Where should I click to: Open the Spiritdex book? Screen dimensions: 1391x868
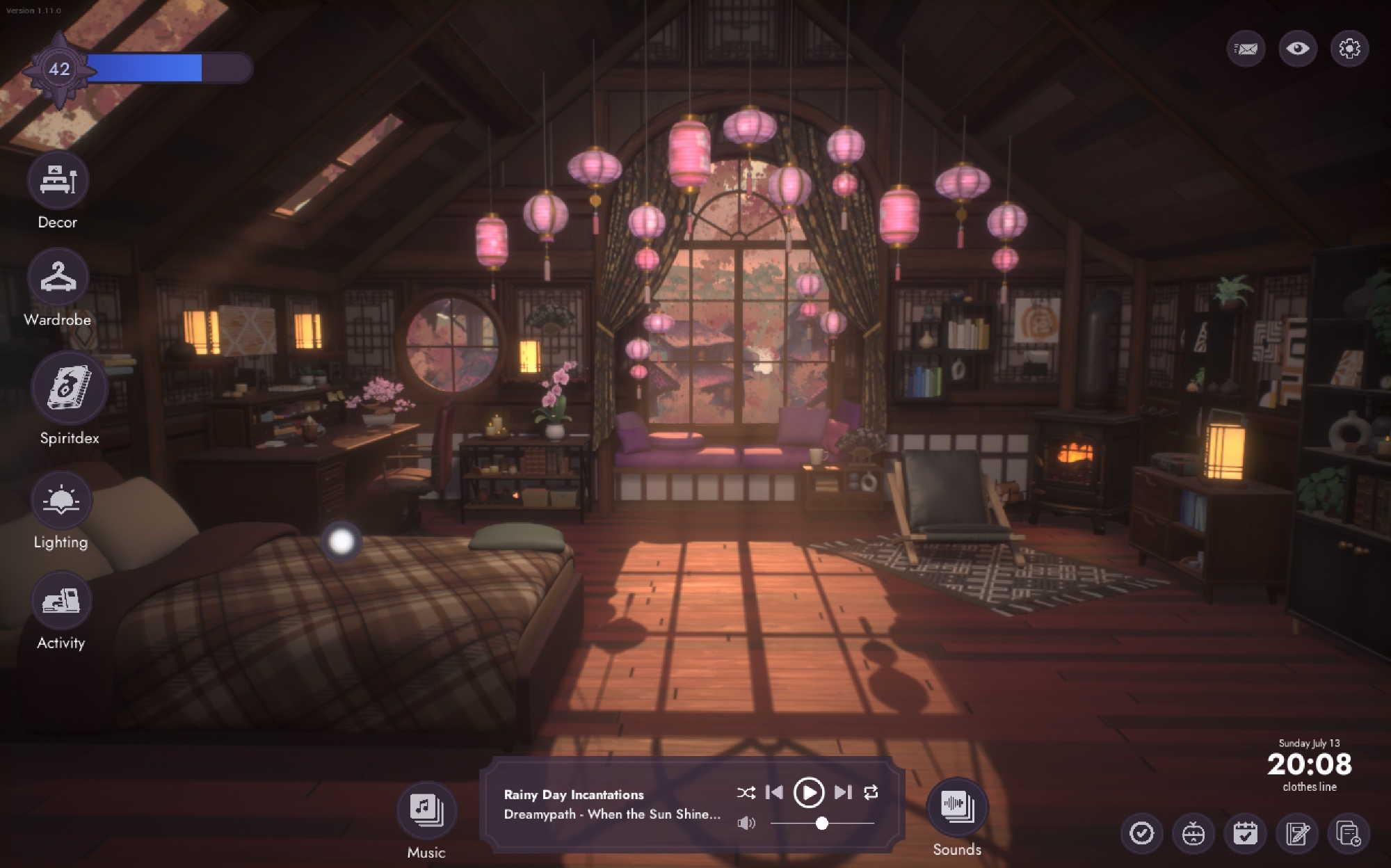click(x=69, y=387)
